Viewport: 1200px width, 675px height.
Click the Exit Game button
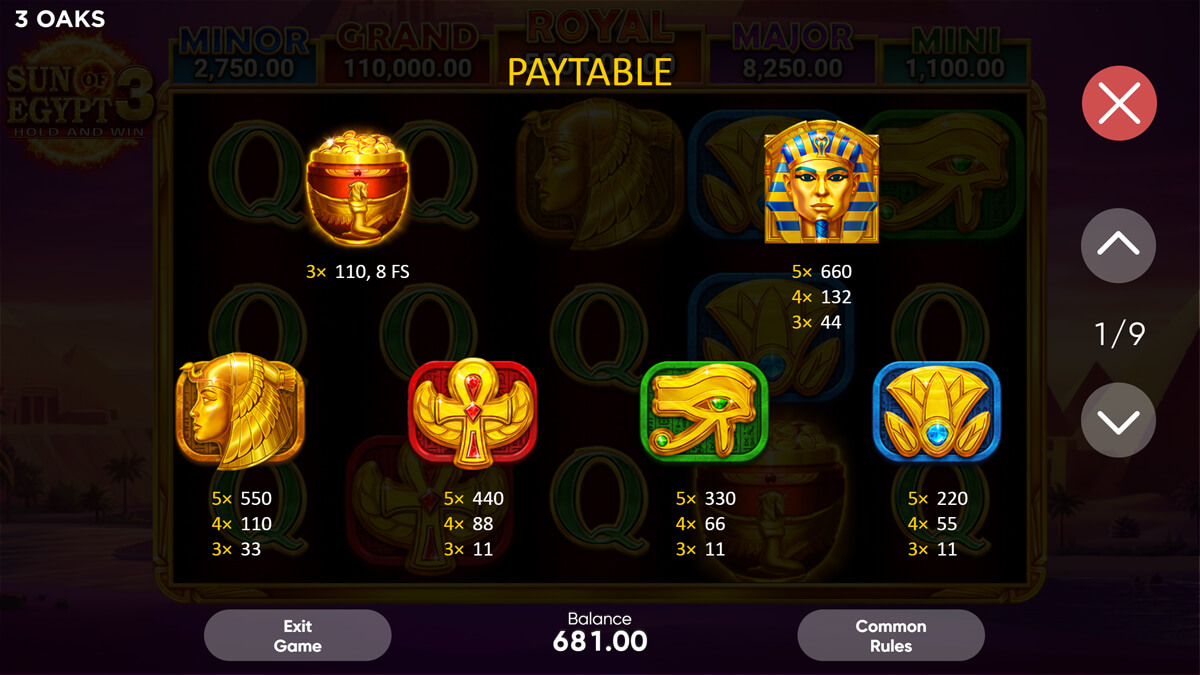[297, 636]
